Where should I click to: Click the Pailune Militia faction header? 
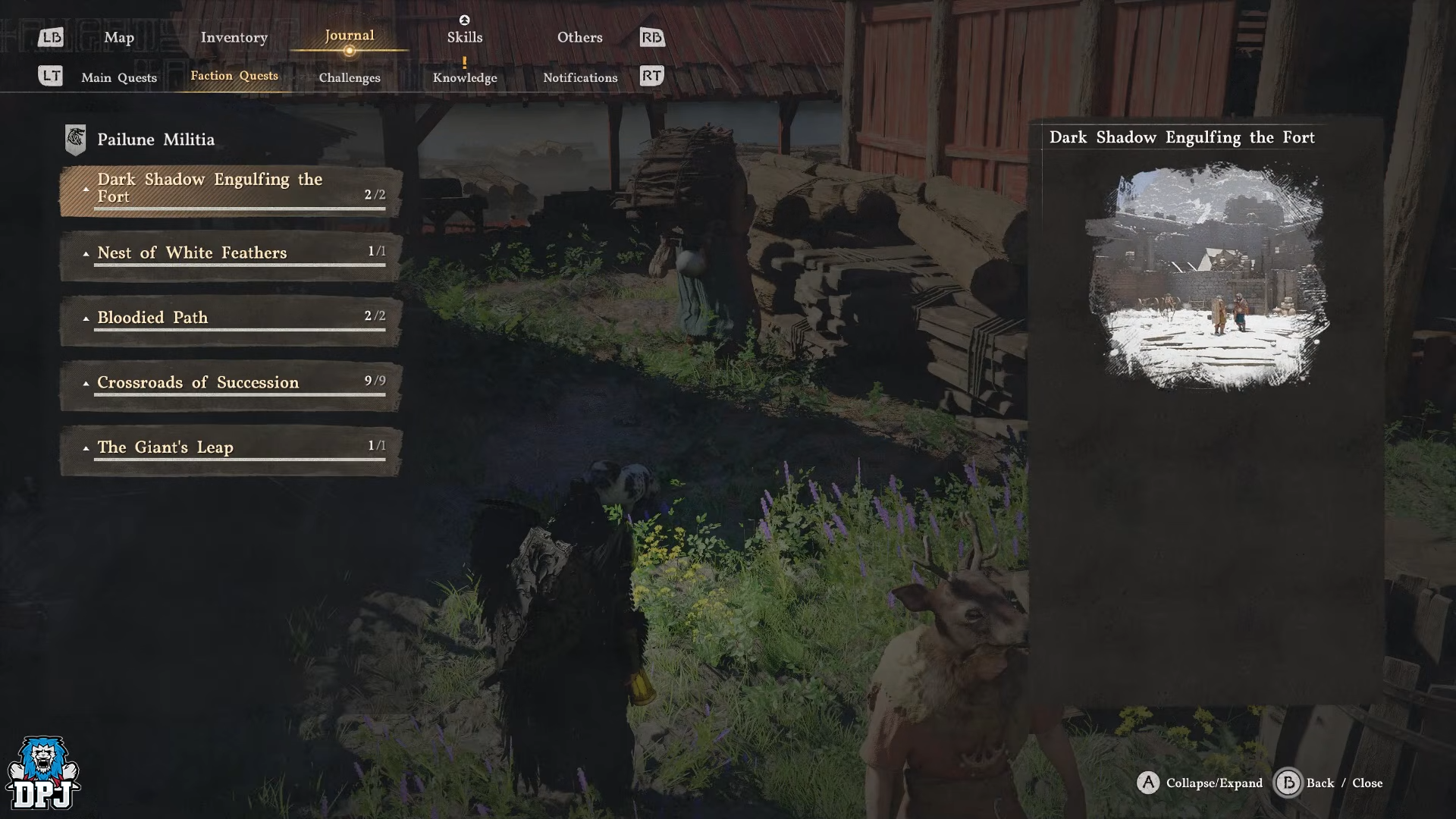coord(155,140)
